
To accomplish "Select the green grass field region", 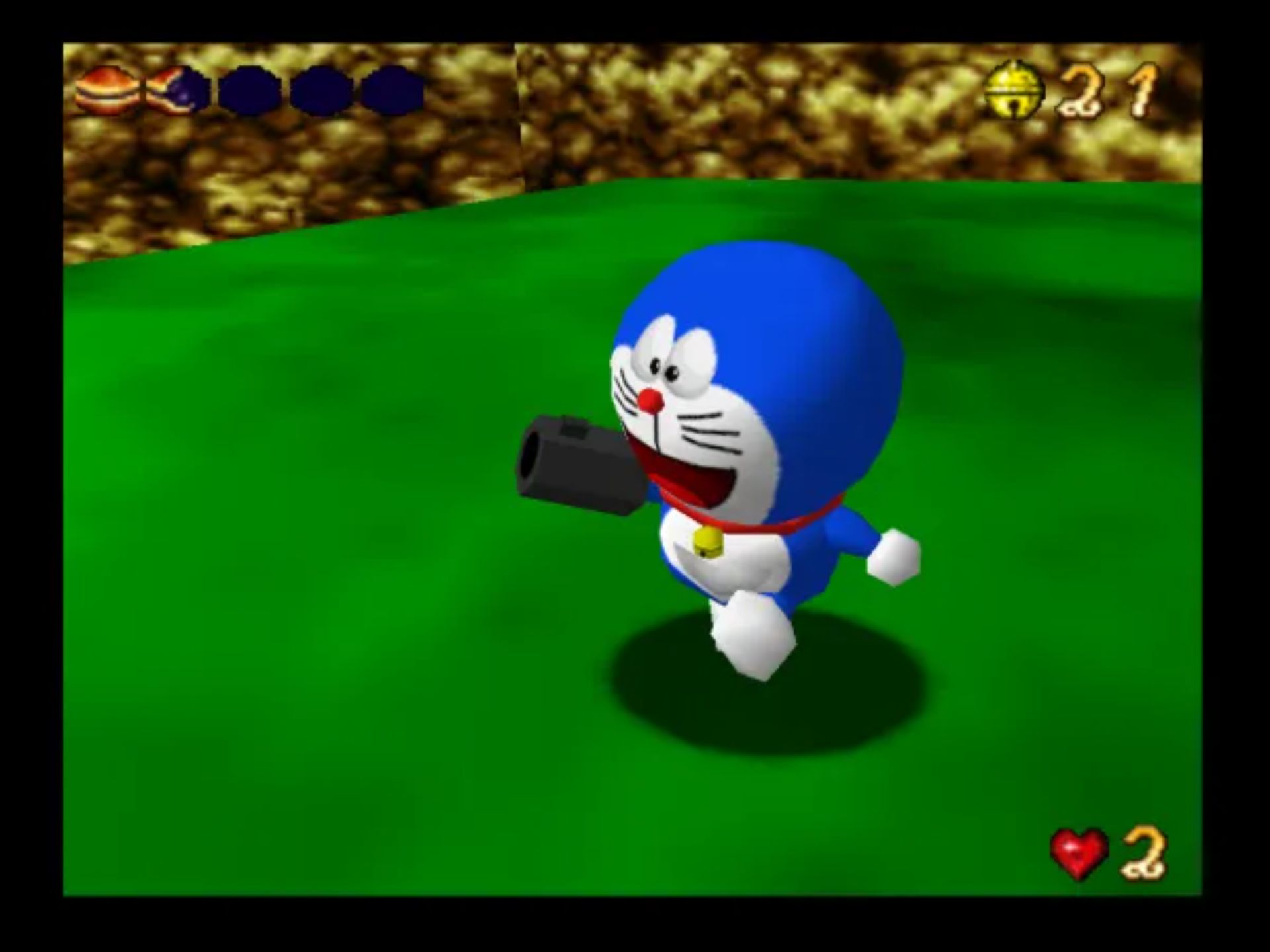I will 298,595.
